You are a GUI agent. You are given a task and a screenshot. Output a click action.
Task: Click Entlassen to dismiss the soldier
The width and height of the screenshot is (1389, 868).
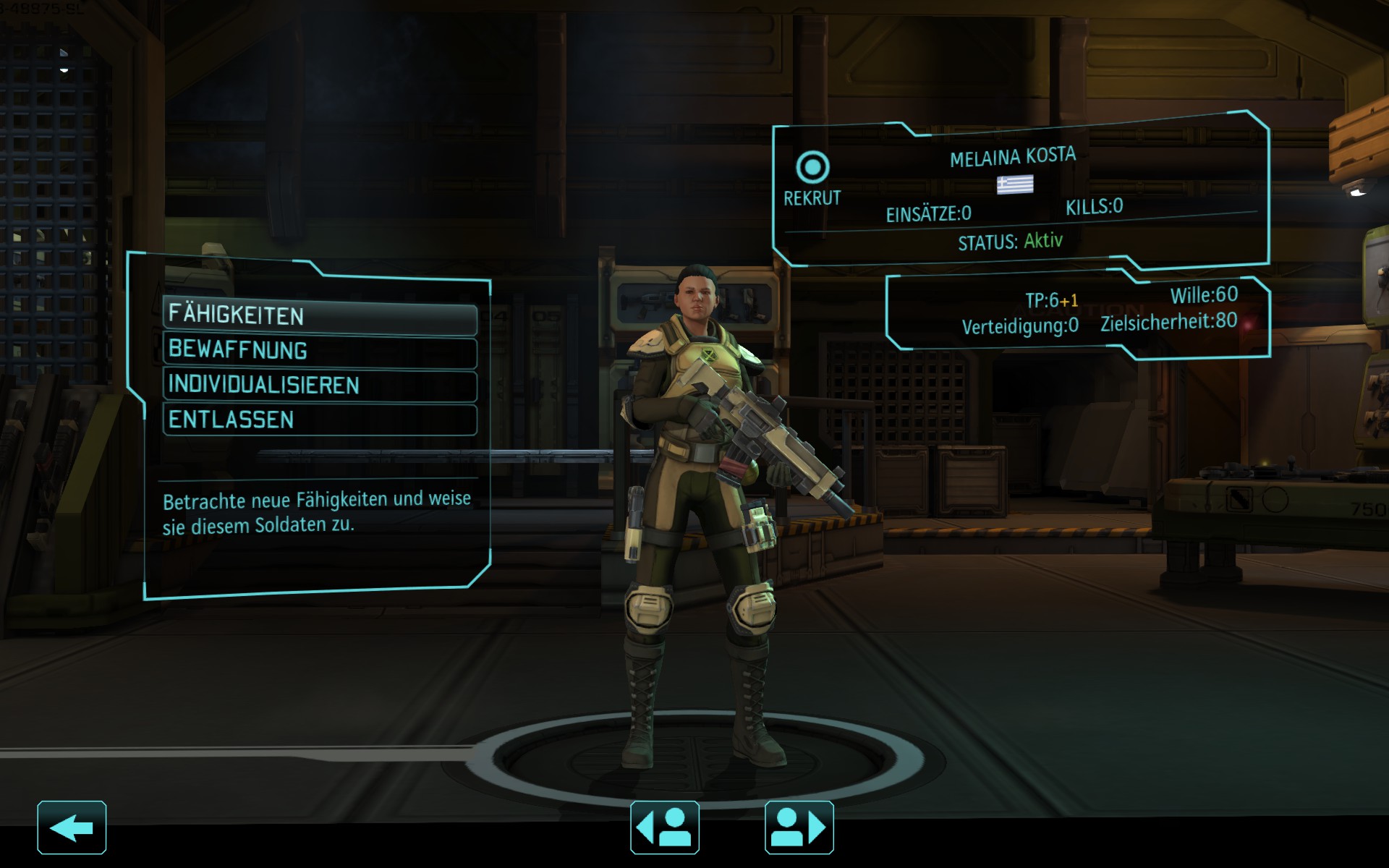coord(319,420)
